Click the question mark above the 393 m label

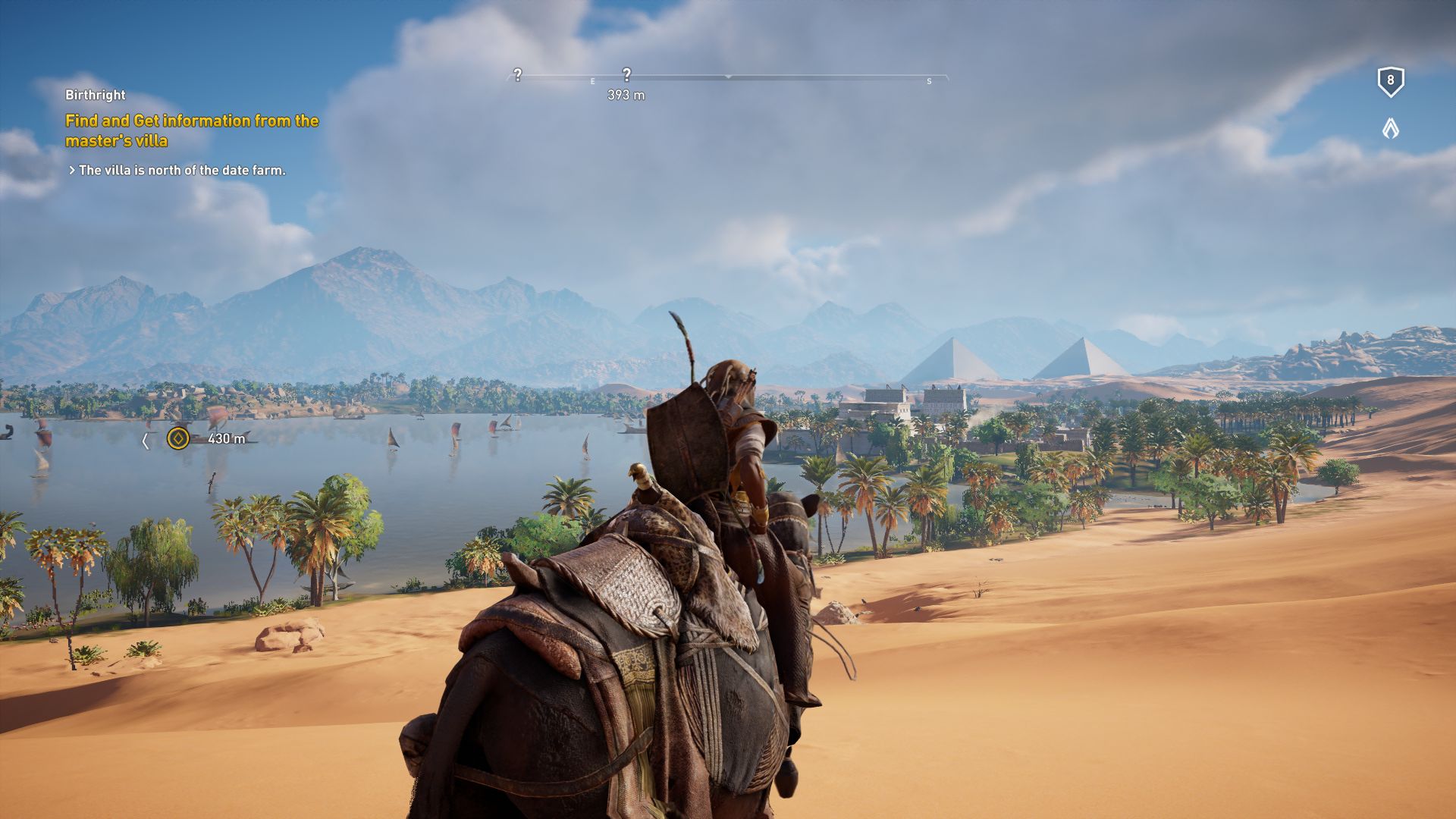point(626,75)
